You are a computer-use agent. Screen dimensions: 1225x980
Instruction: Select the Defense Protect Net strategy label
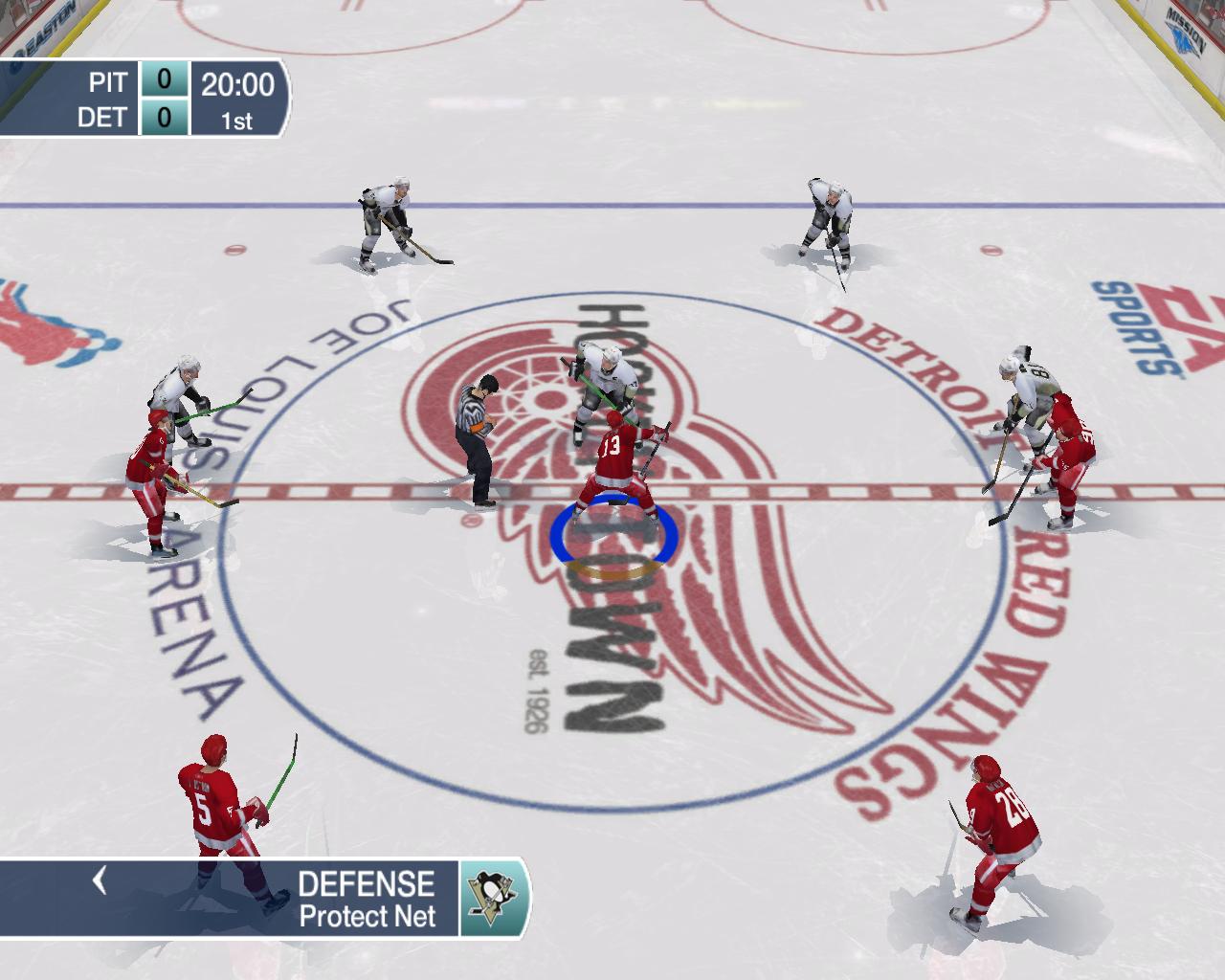click(x=367, y=899)
